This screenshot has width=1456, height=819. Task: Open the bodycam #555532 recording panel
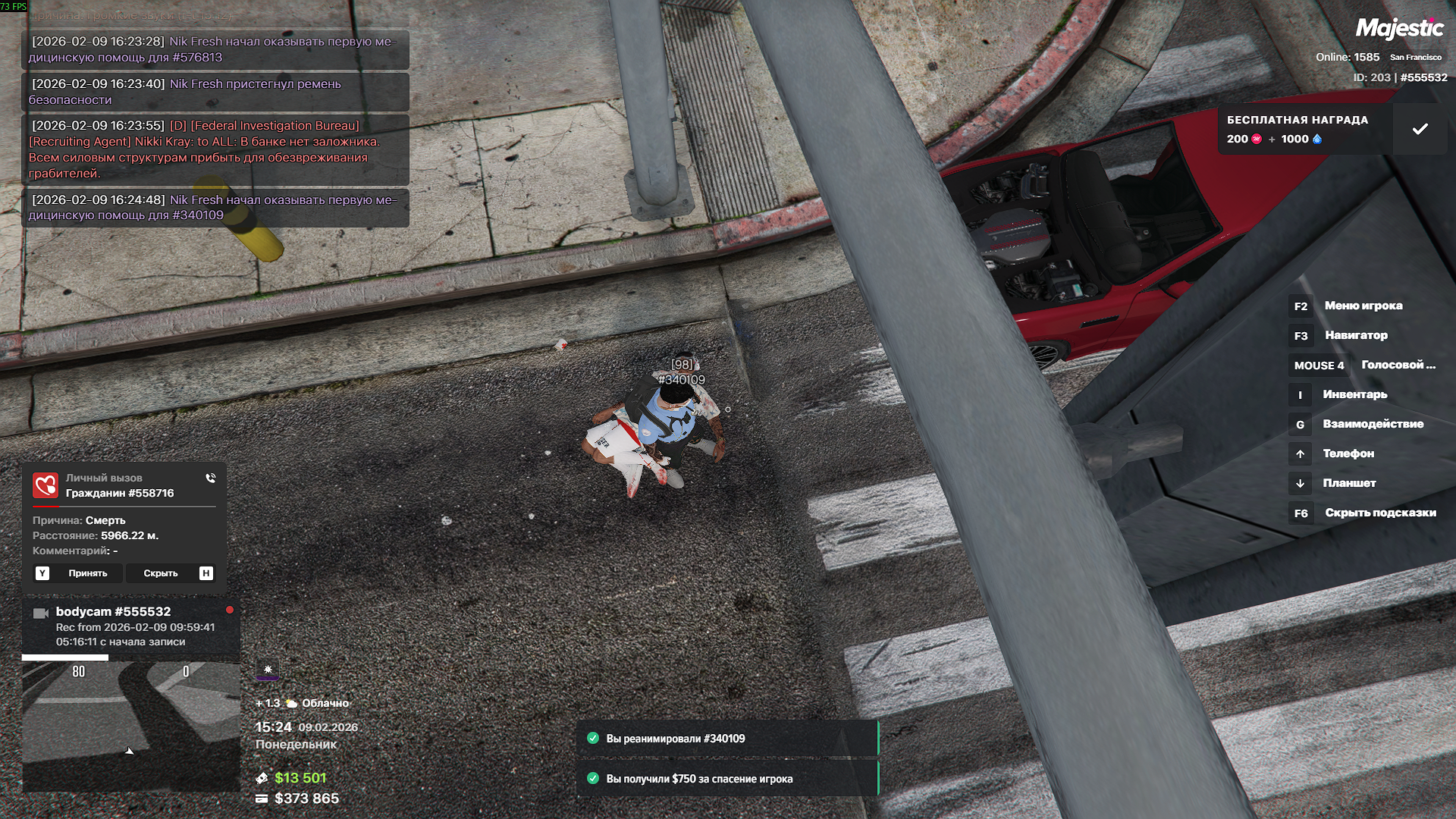130,626
